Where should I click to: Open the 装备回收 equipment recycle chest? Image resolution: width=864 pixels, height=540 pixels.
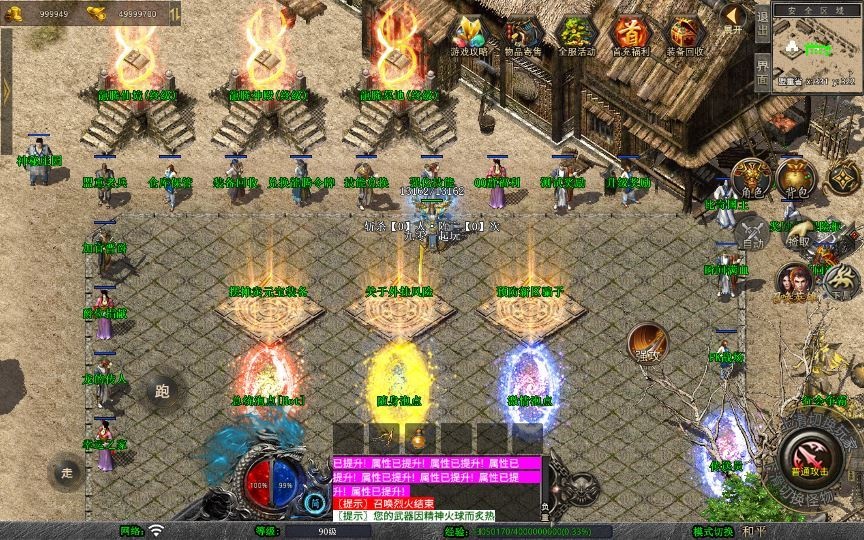685,35
